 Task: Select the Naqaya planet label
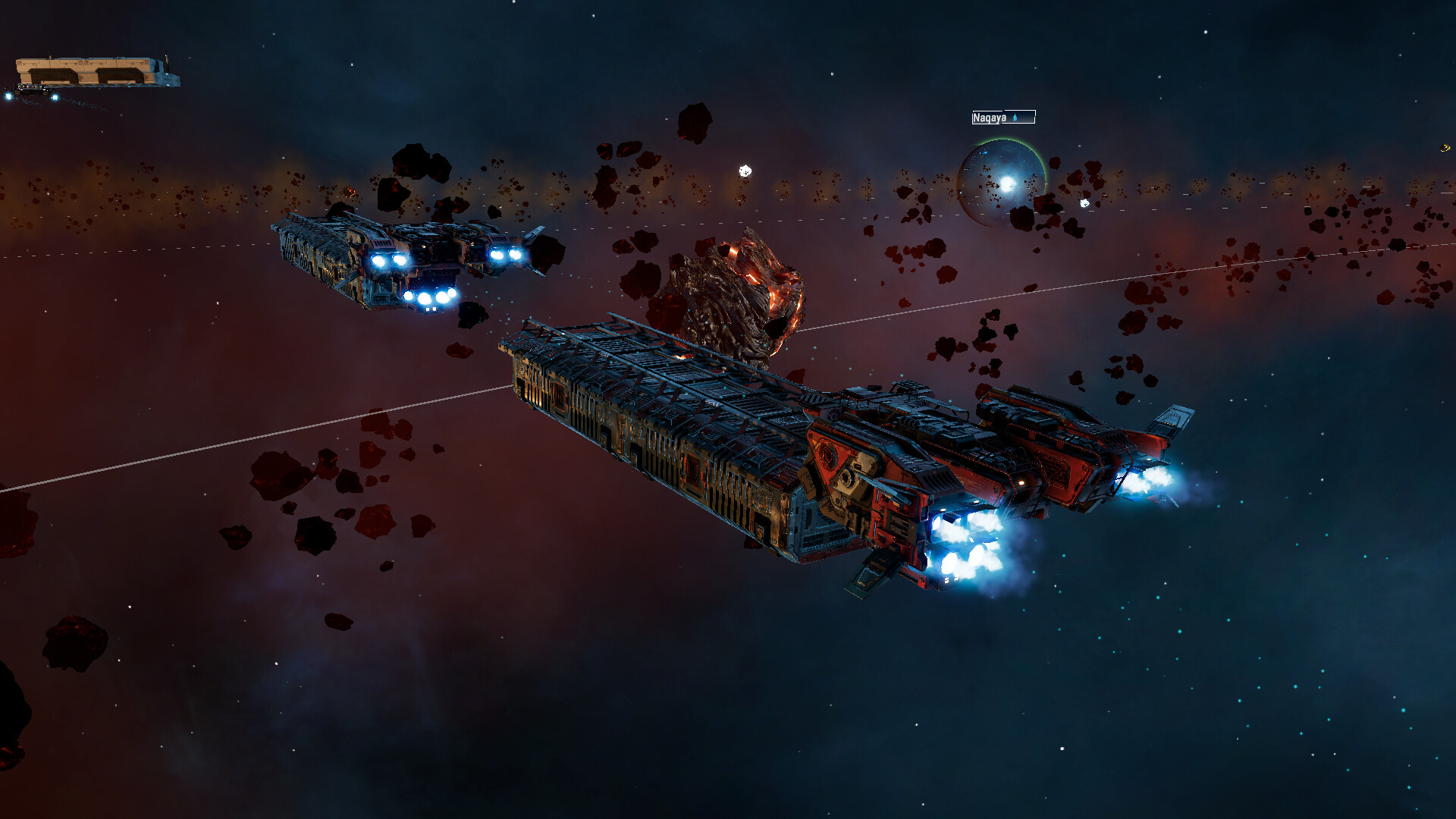991,118
